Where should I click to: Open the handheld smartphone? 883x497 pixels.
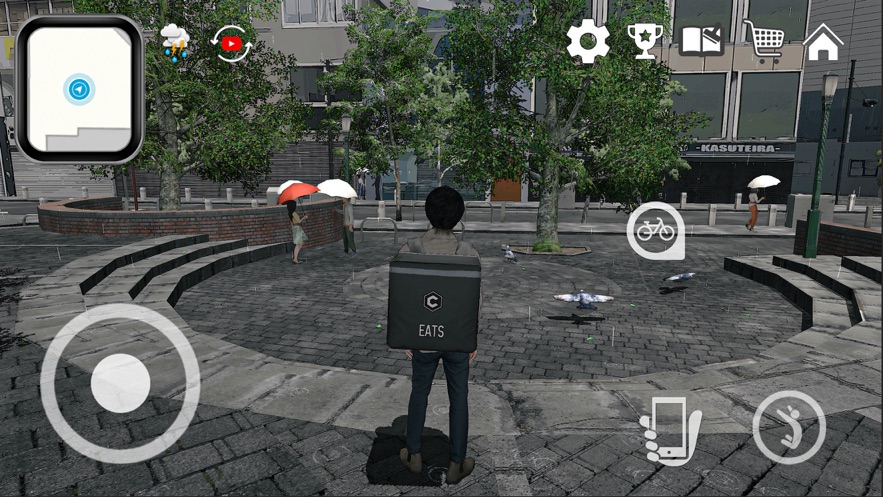point(669,429)
